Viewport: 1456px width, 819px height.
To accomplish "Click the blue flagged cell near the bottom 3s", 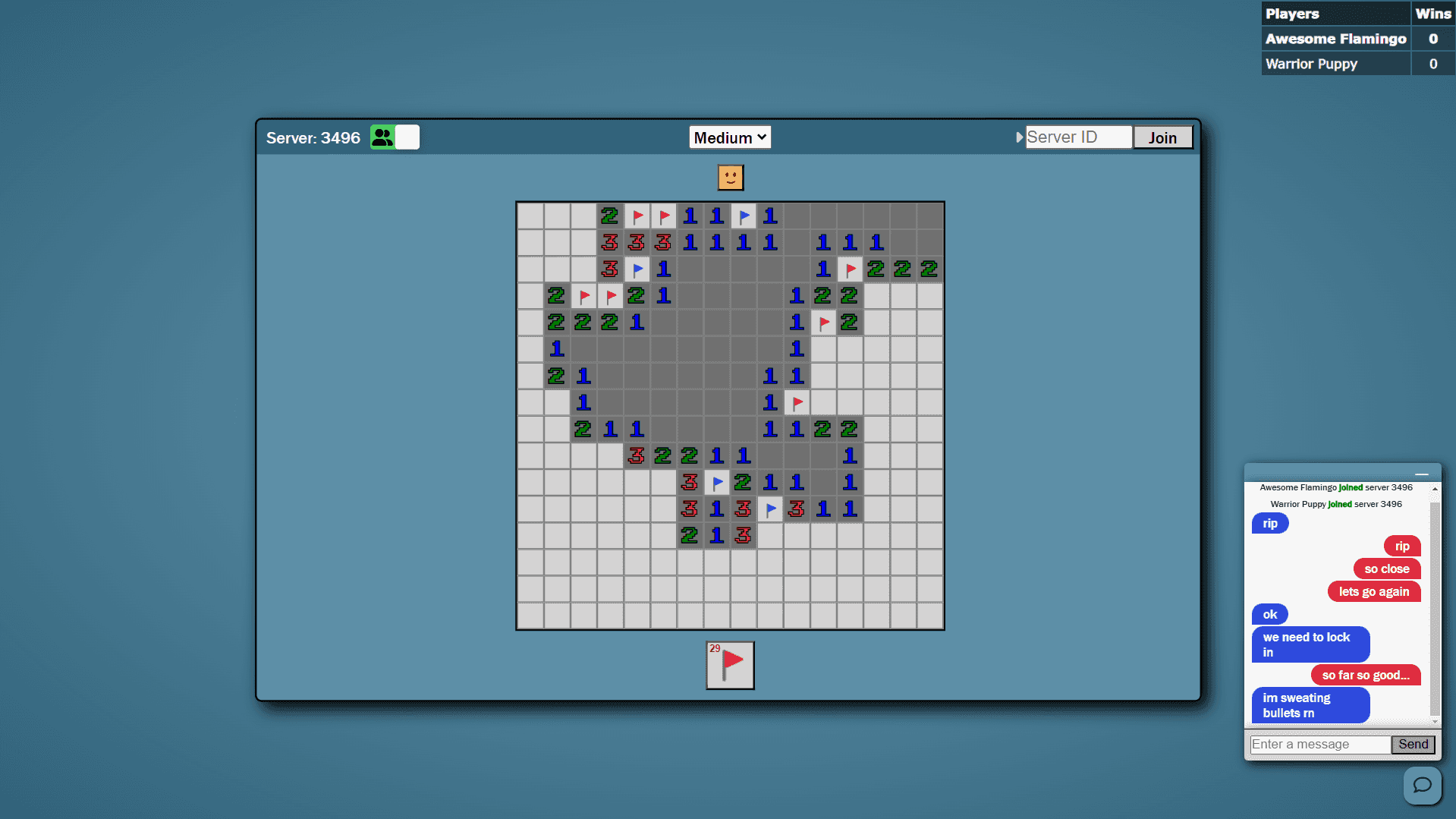I will click(x=770, y=509).
